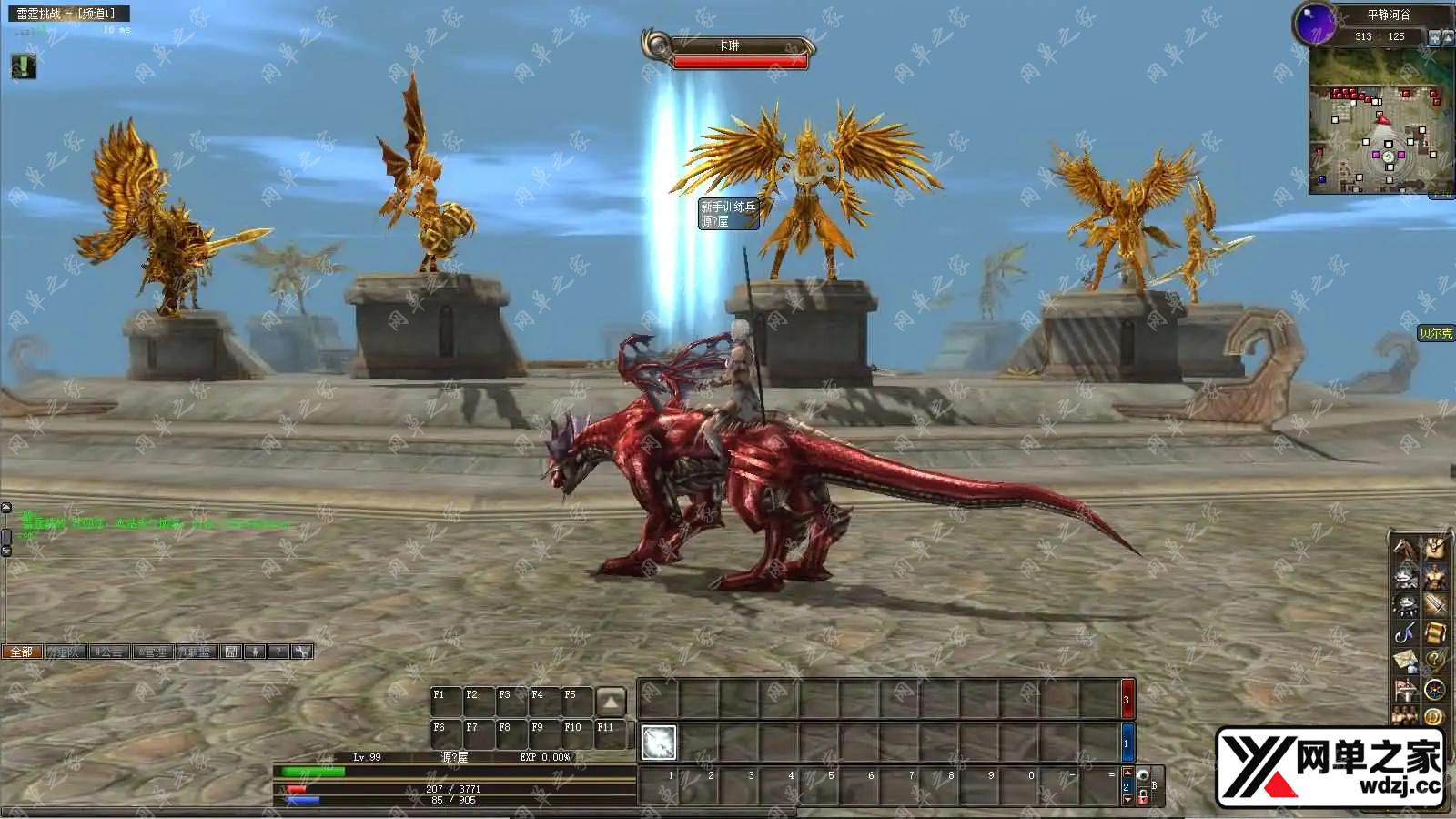Click the horse head mount icon
This screenshot has width=1456, height=819.
(x=1405, y=549)
